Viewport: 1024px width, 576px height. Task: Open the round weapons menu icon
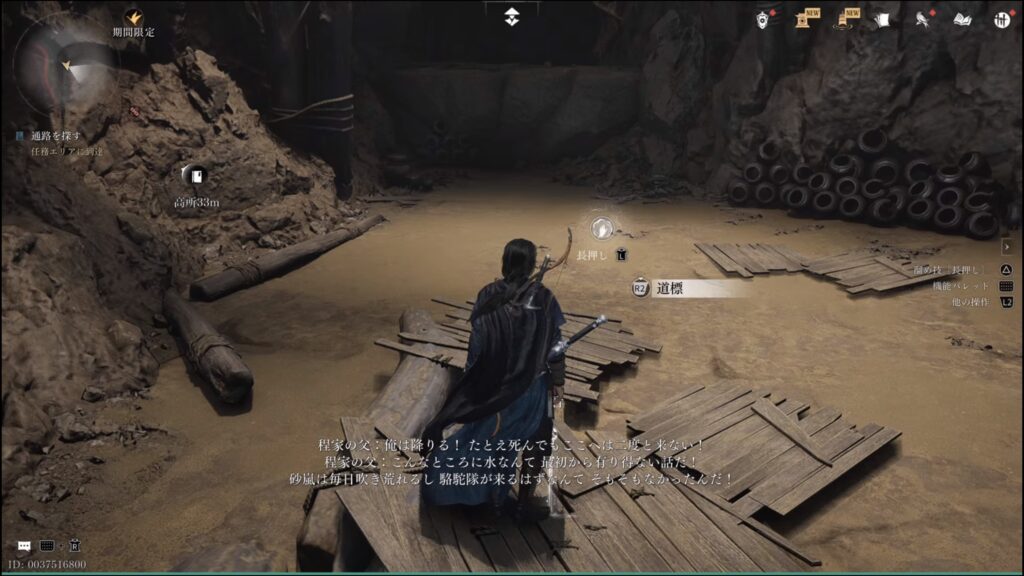[x=1001, y=19]
